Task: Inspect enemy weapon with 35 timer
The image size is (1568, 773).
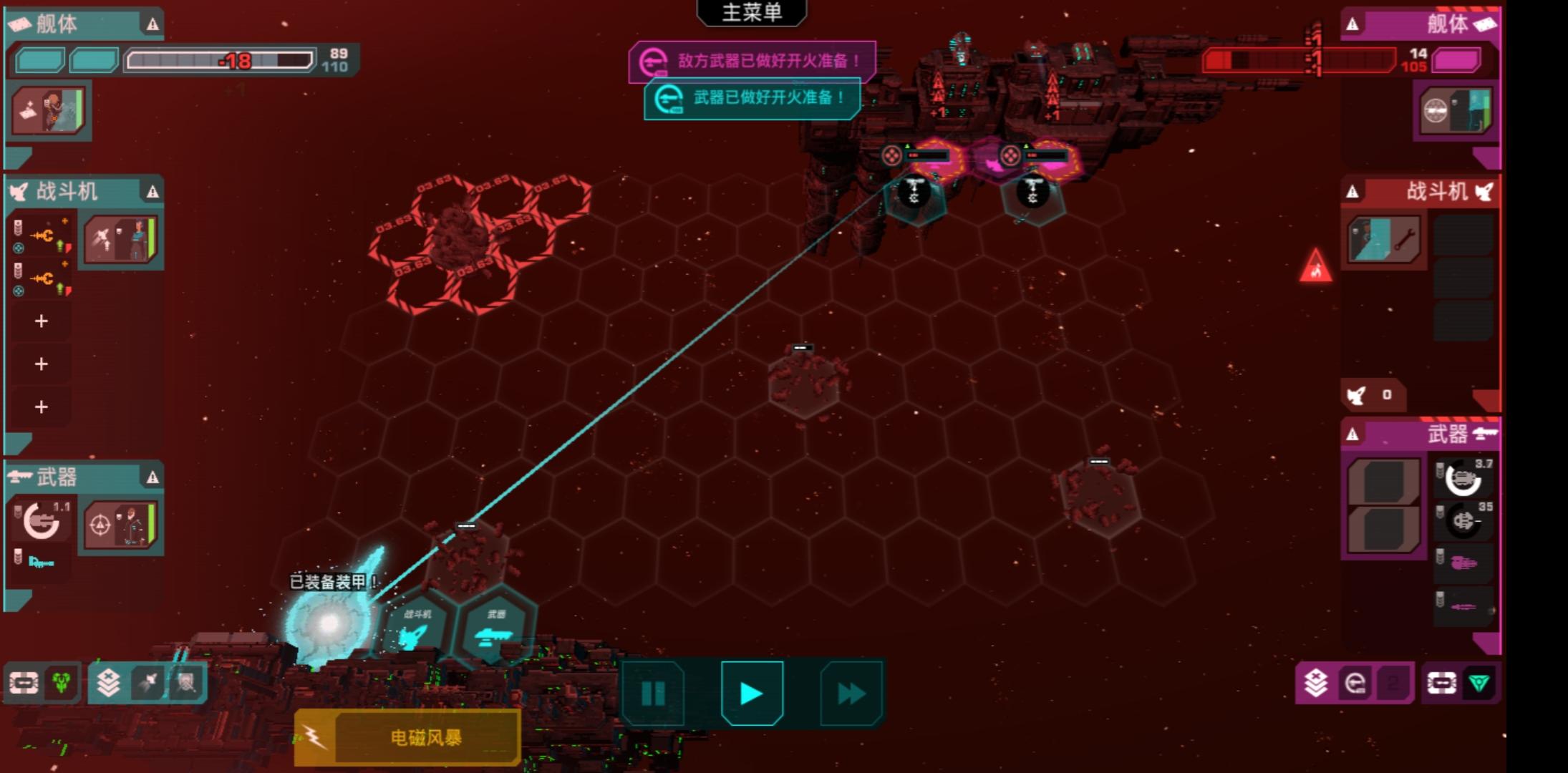Action: click(x=1463, y=520)
